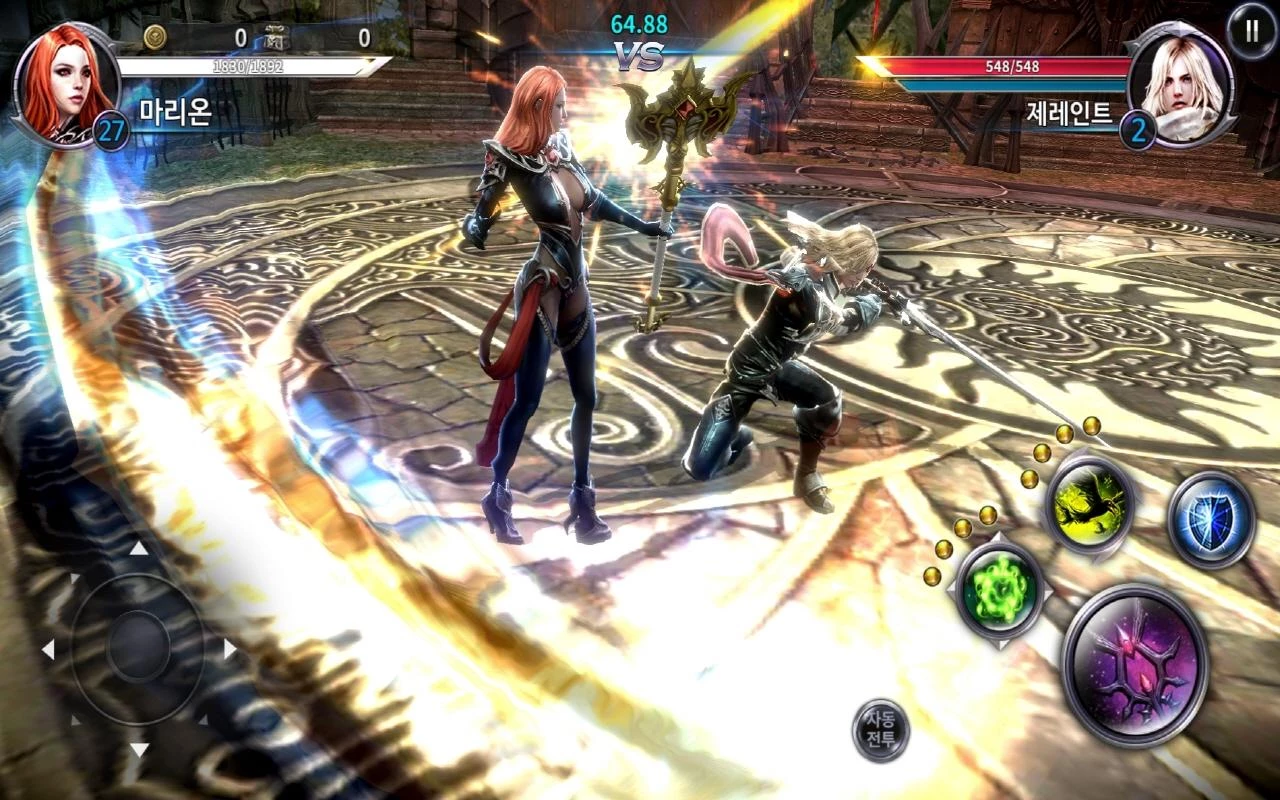Screen dimensions: 1280x800
Task: Toggle the 자동전투 auto-battle button
Action: [881, 731]
